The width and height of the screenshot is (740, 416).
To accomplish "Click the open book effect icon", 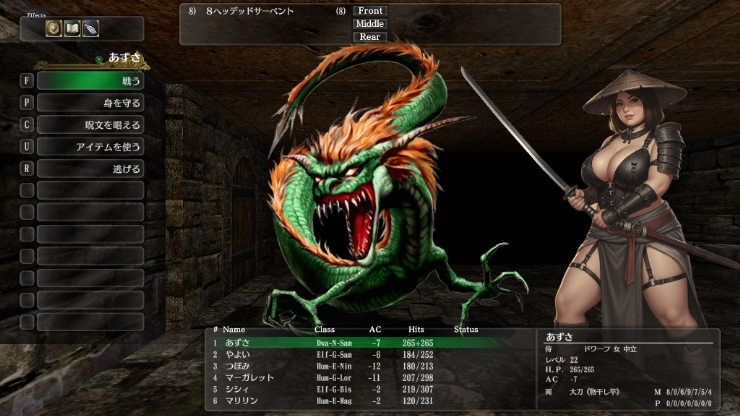I will 72,29.
